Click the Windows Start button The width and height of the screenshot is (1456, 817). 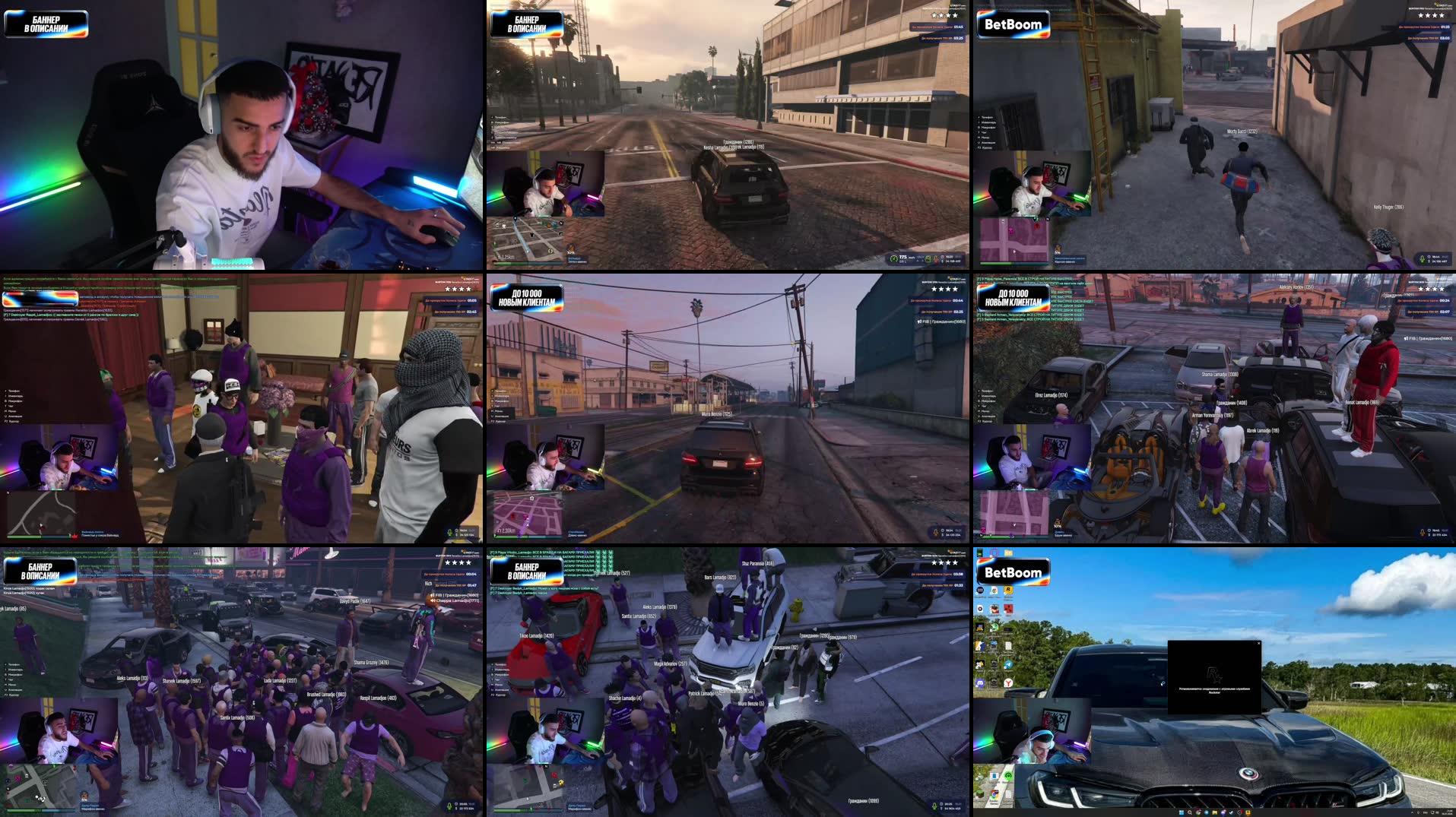click(1182, 812)
